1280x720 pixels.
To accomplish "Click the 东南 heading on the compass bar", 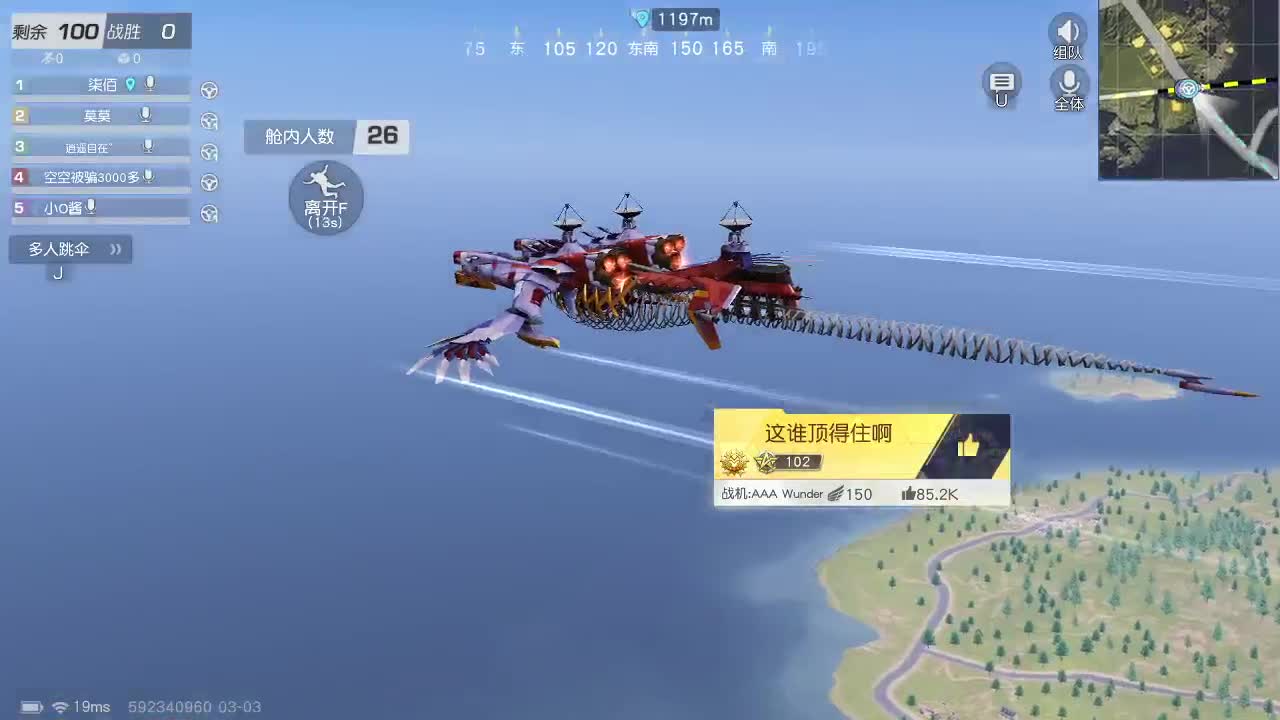I will pyautogui.click(x=644, y=48).
